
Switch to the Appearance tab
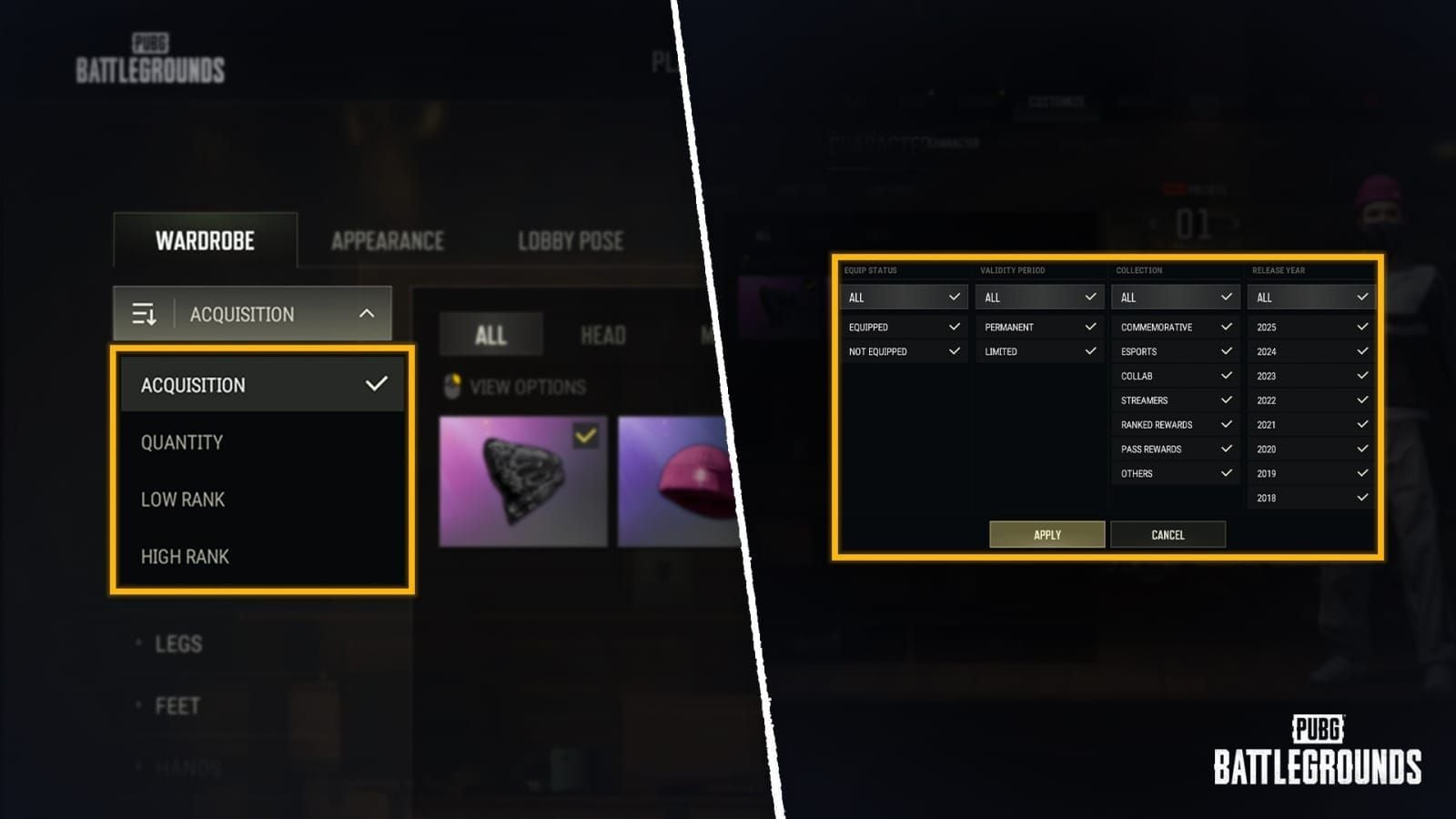(x=386, y=240)
